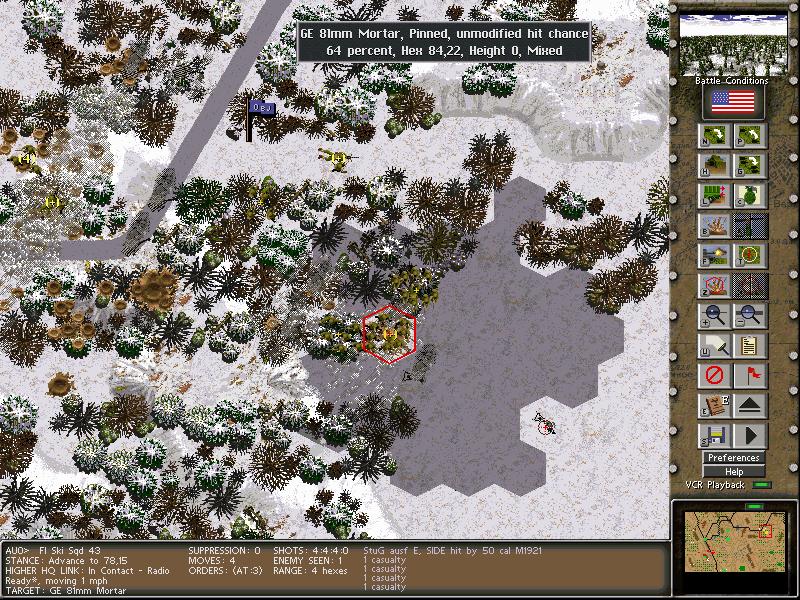Screen dimensions: 800x600
Task: Open the encyclopedia book (E) button
Action: 714,406
